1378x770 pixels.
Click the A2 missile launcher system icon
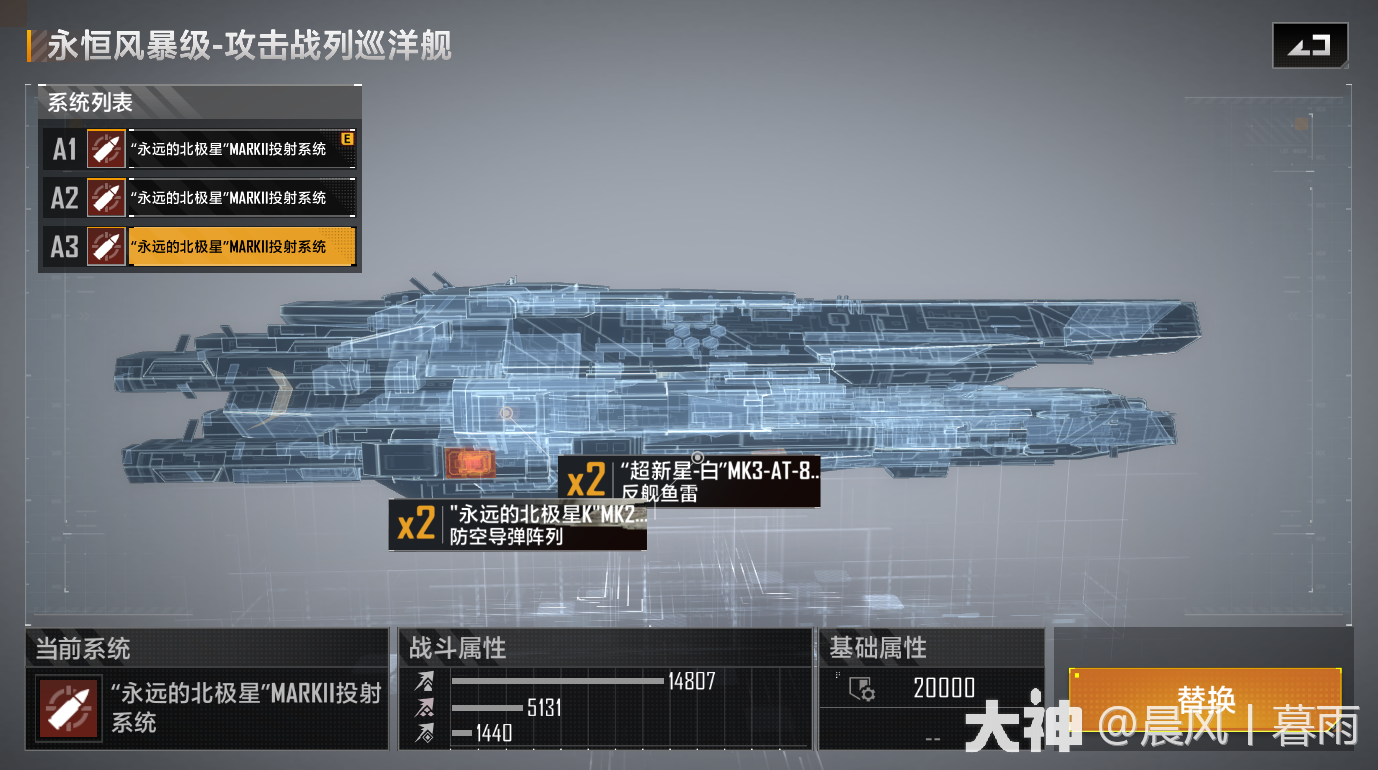106,197
